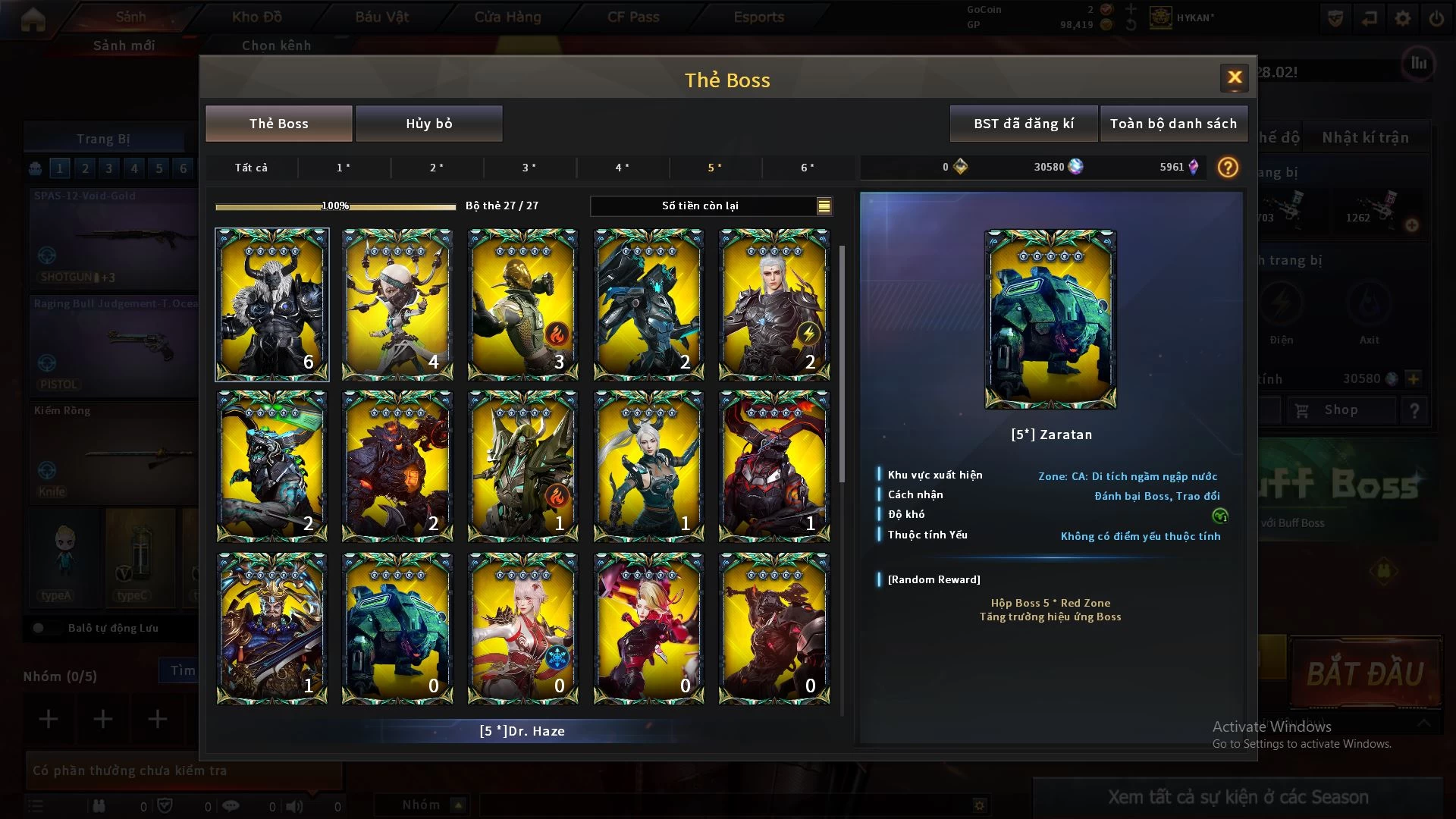Show Toàn bộ danh sách list

(1172, 124)
